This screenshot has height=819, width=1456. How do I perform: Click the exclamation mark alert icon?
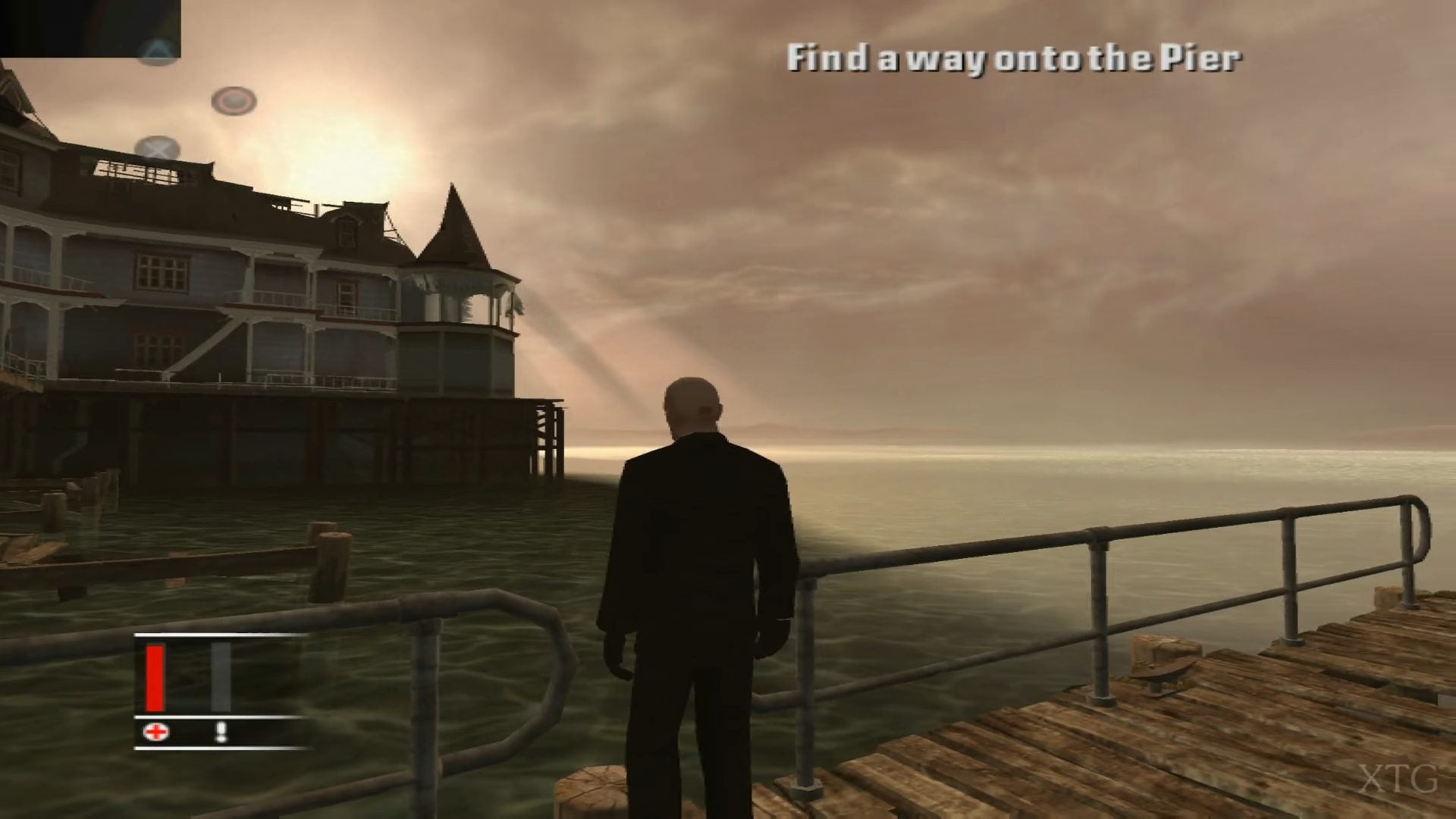click(x=221, y=732)
